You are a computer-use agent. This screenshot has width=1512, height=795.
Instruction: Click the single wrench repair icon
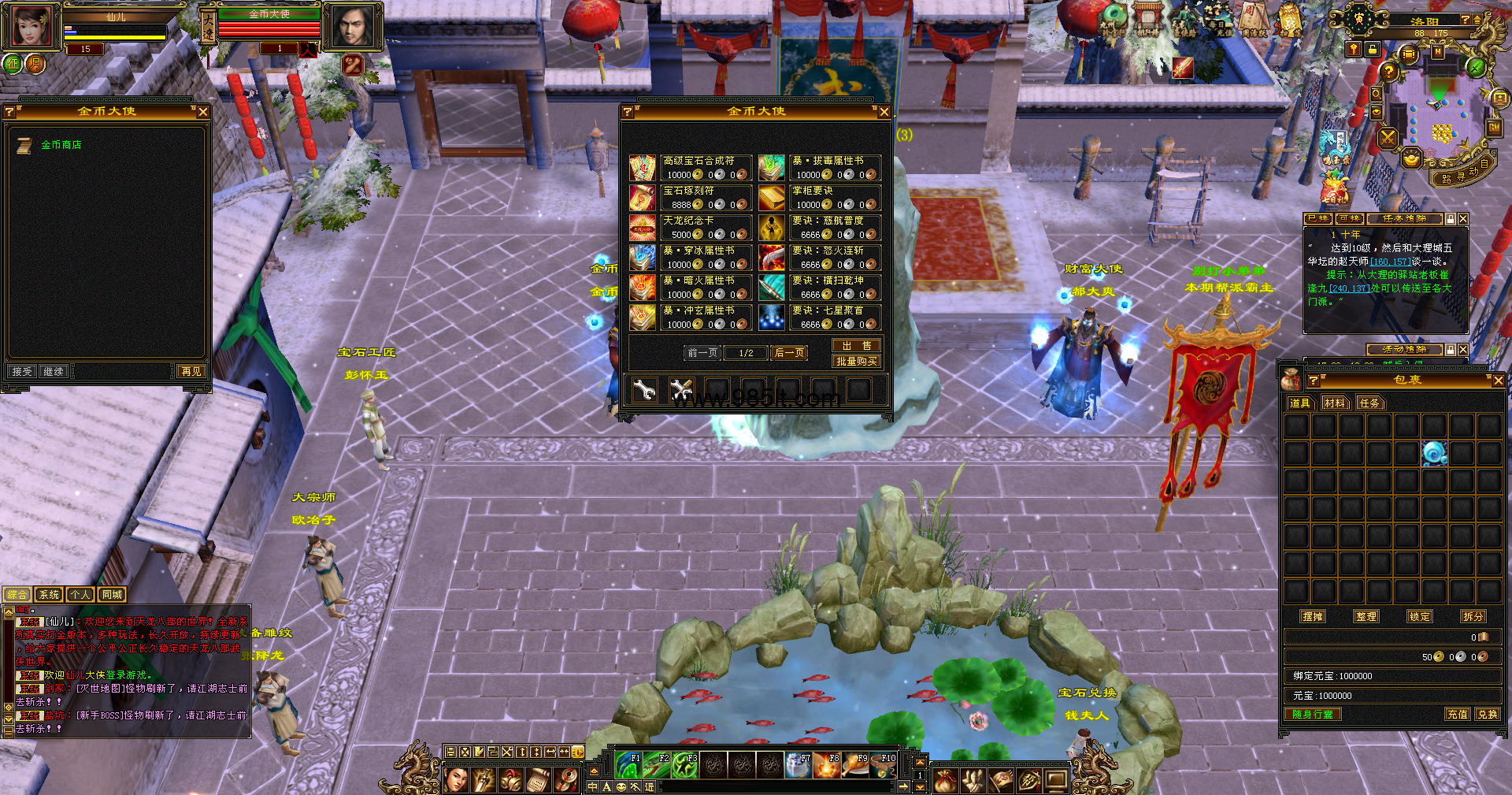(644, 389)
